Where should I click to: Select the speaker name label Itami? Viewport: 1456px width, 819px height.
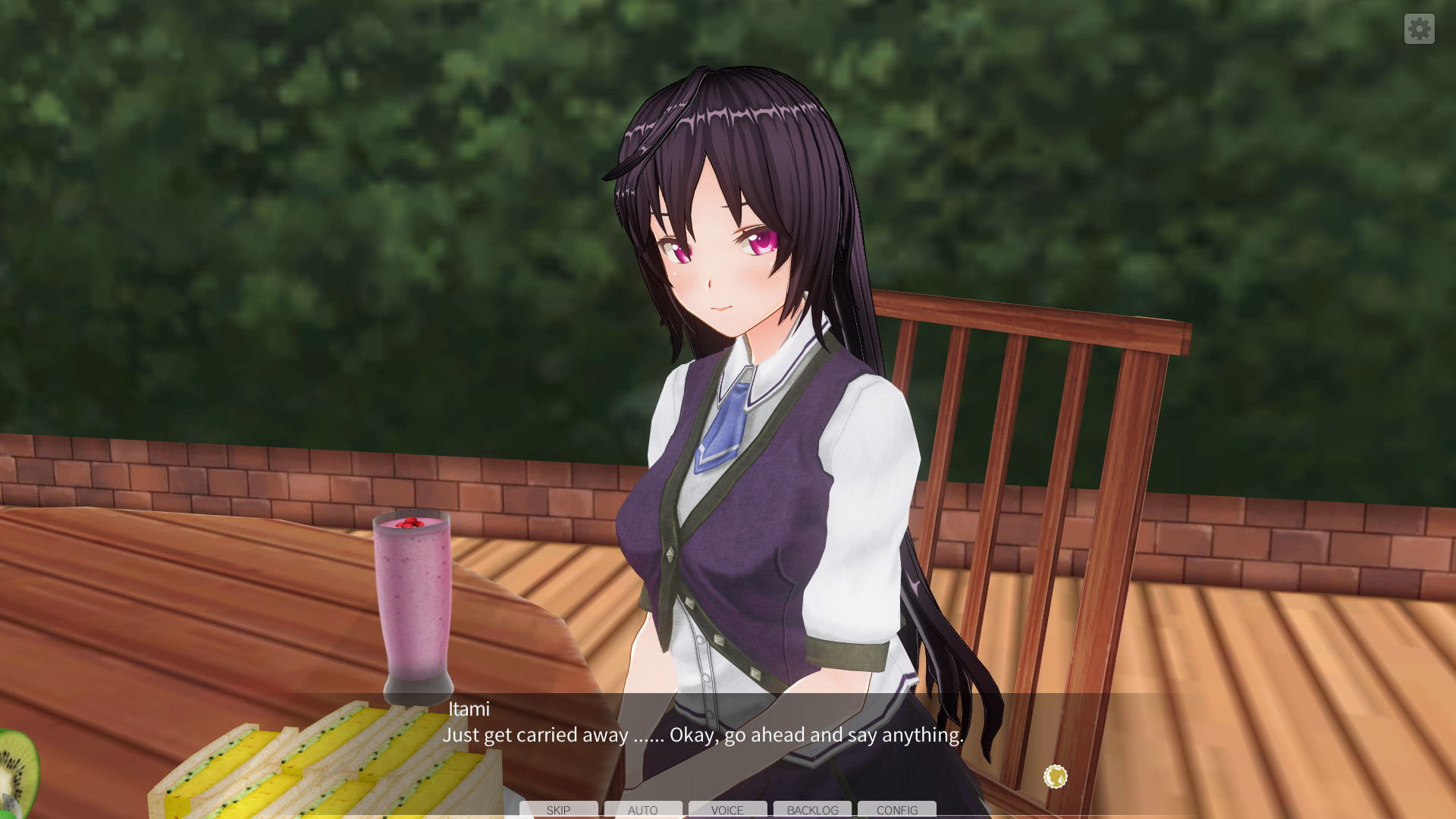pos(467,710)
